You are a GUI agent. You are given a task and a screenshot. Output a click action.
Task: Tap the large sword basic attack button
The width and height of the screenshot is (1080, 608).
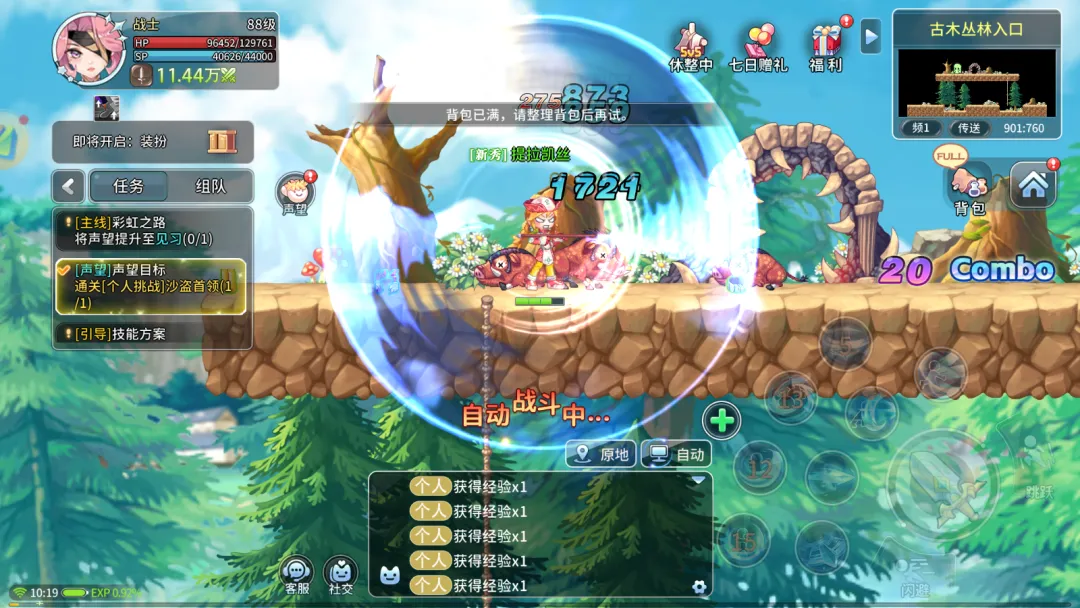pos(941,487)
